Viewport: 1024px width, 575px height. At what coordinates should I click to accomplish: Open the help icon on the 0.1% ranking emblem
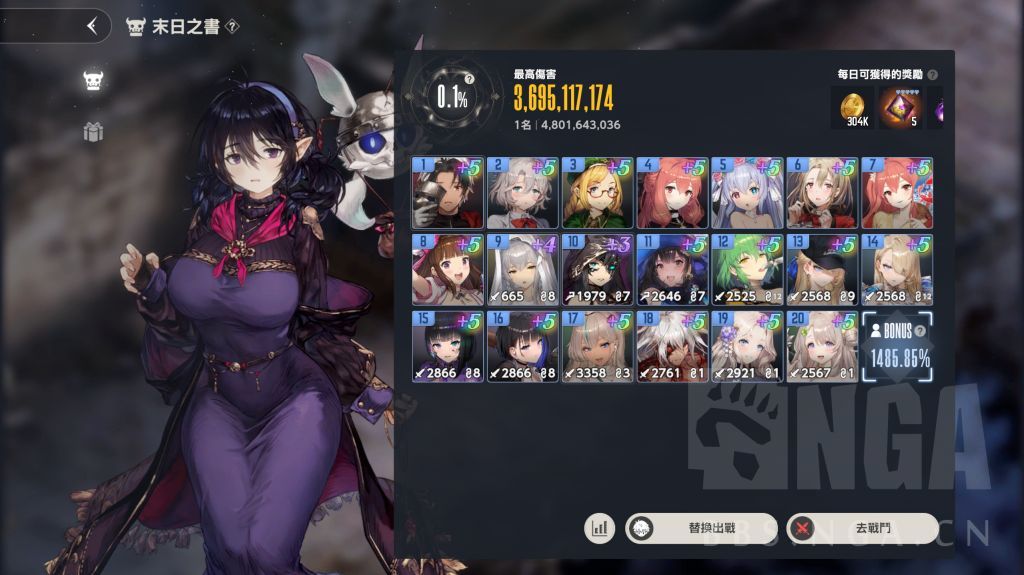point(469,77)
